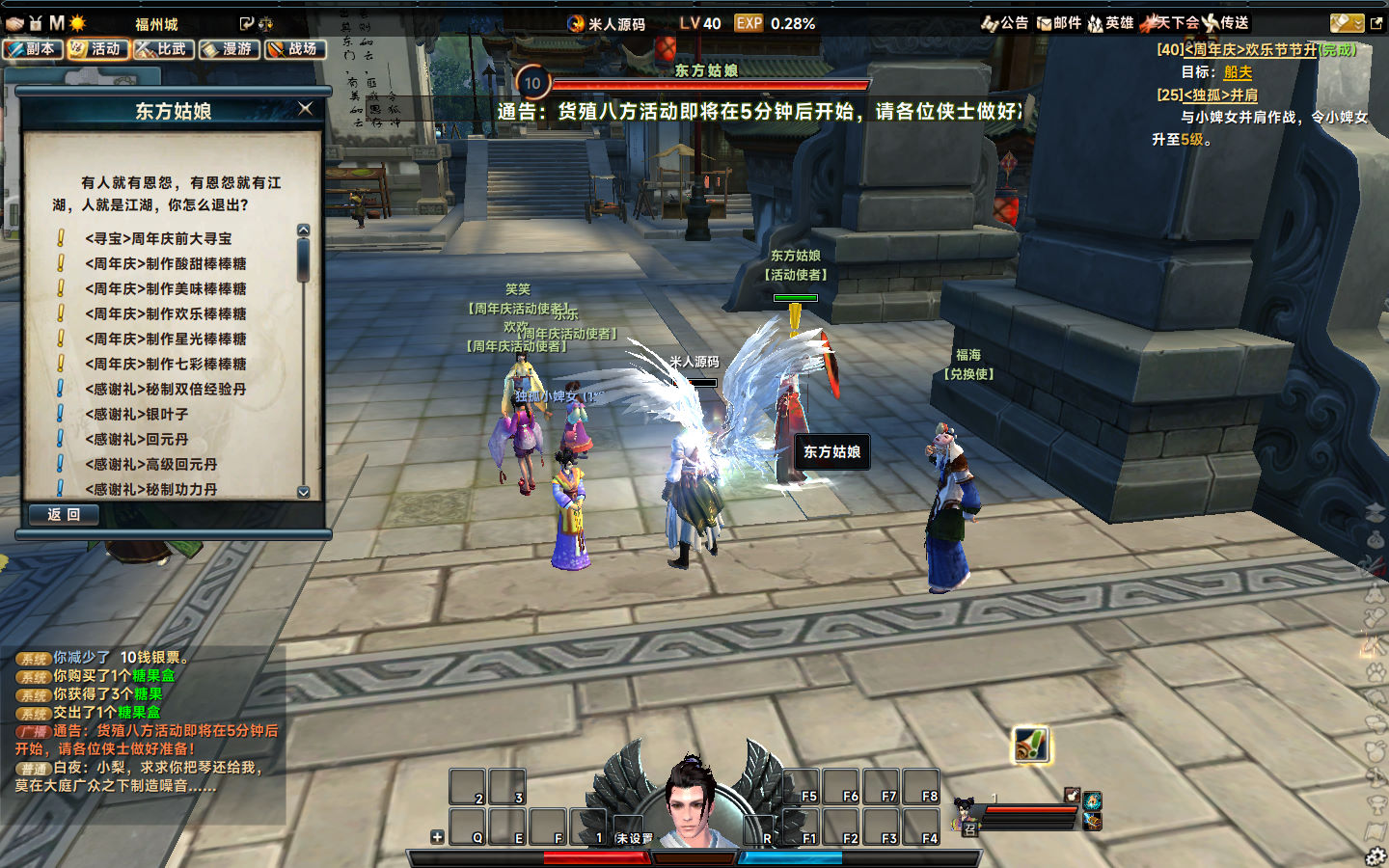1389x868 pixels.
Task: Click the 比武 duel button
Action: 163,49
